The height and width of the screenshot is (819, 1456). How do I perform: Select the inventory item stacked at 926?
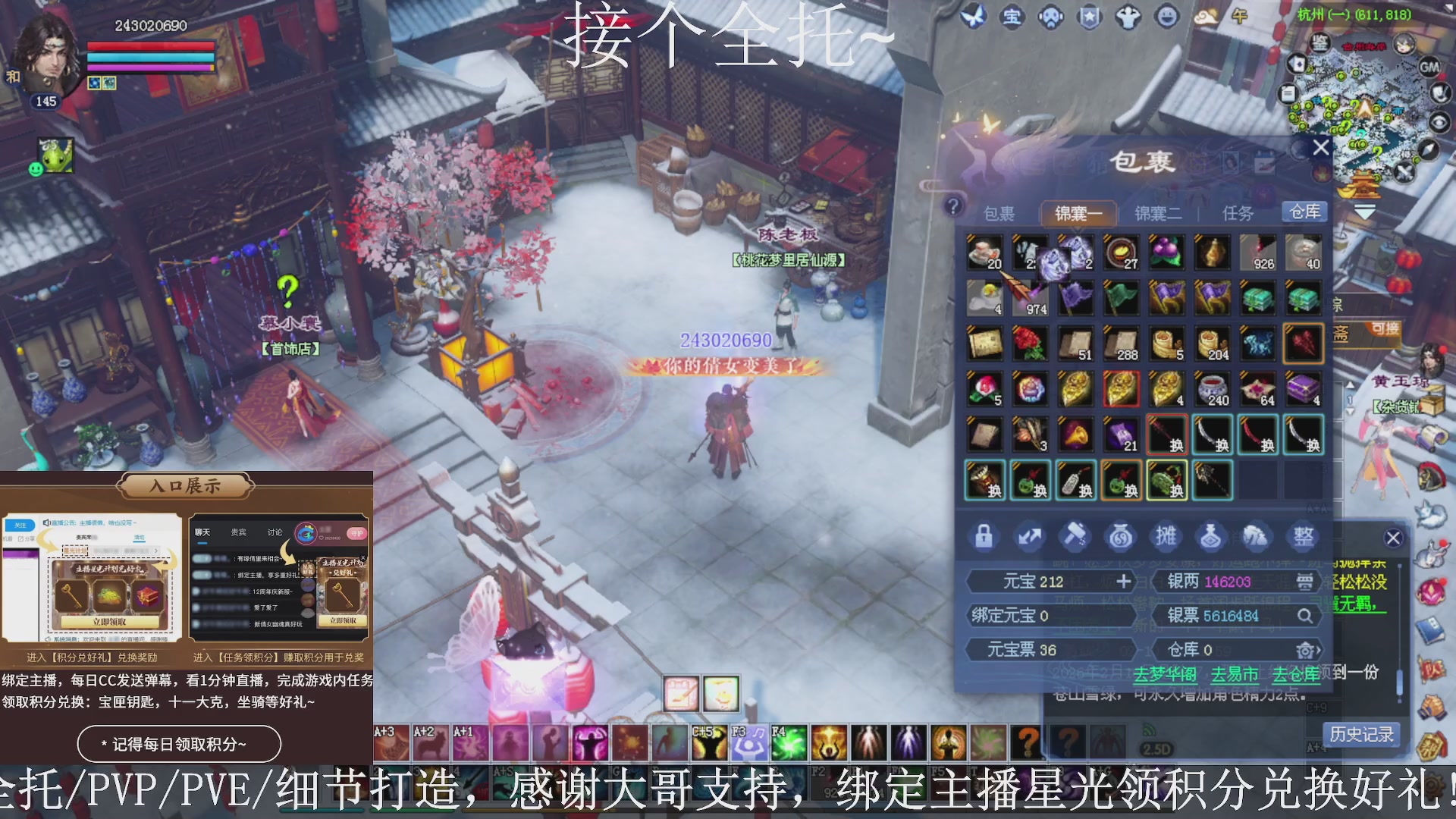coord(1257,253)
